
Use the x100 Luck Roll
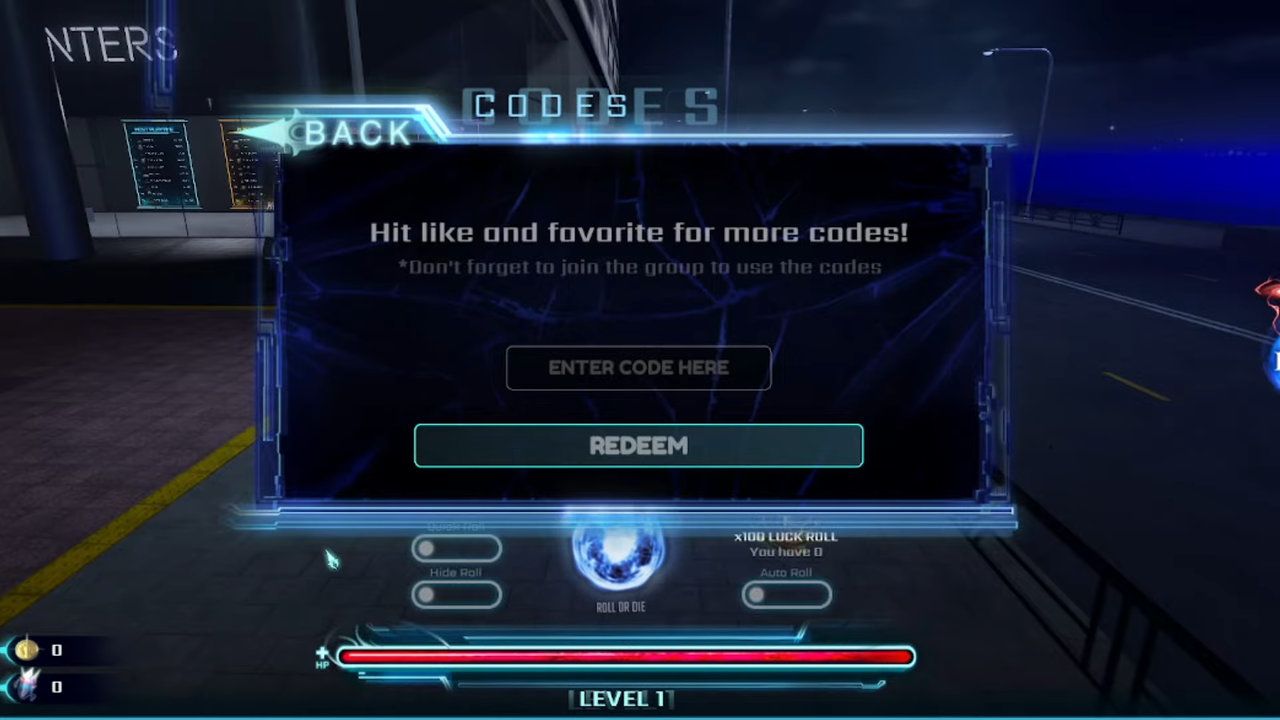click(x=786, y=543)
